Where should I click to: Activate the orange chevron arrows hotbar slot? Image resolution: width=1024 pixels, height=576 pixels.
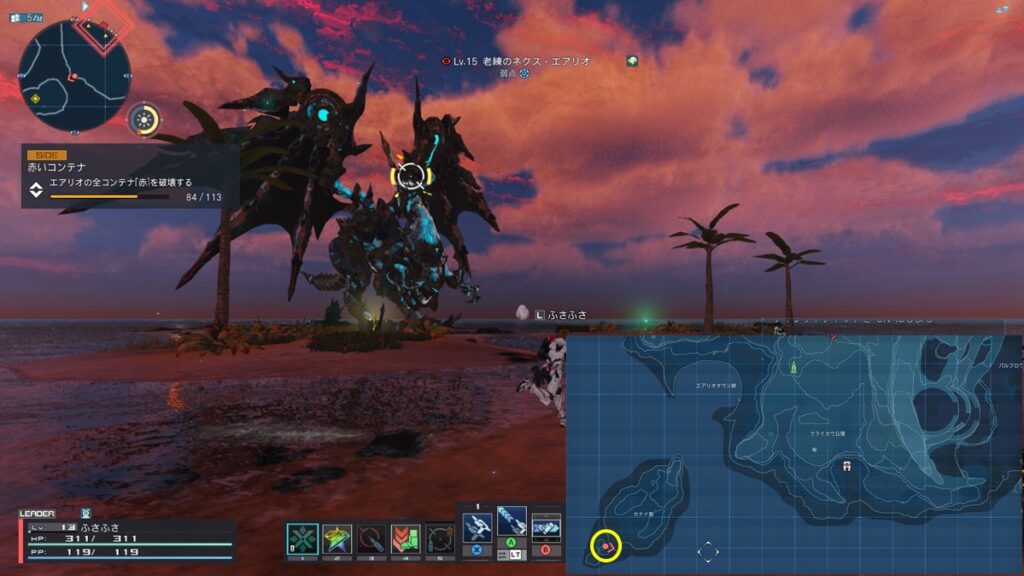click(406, 539)
